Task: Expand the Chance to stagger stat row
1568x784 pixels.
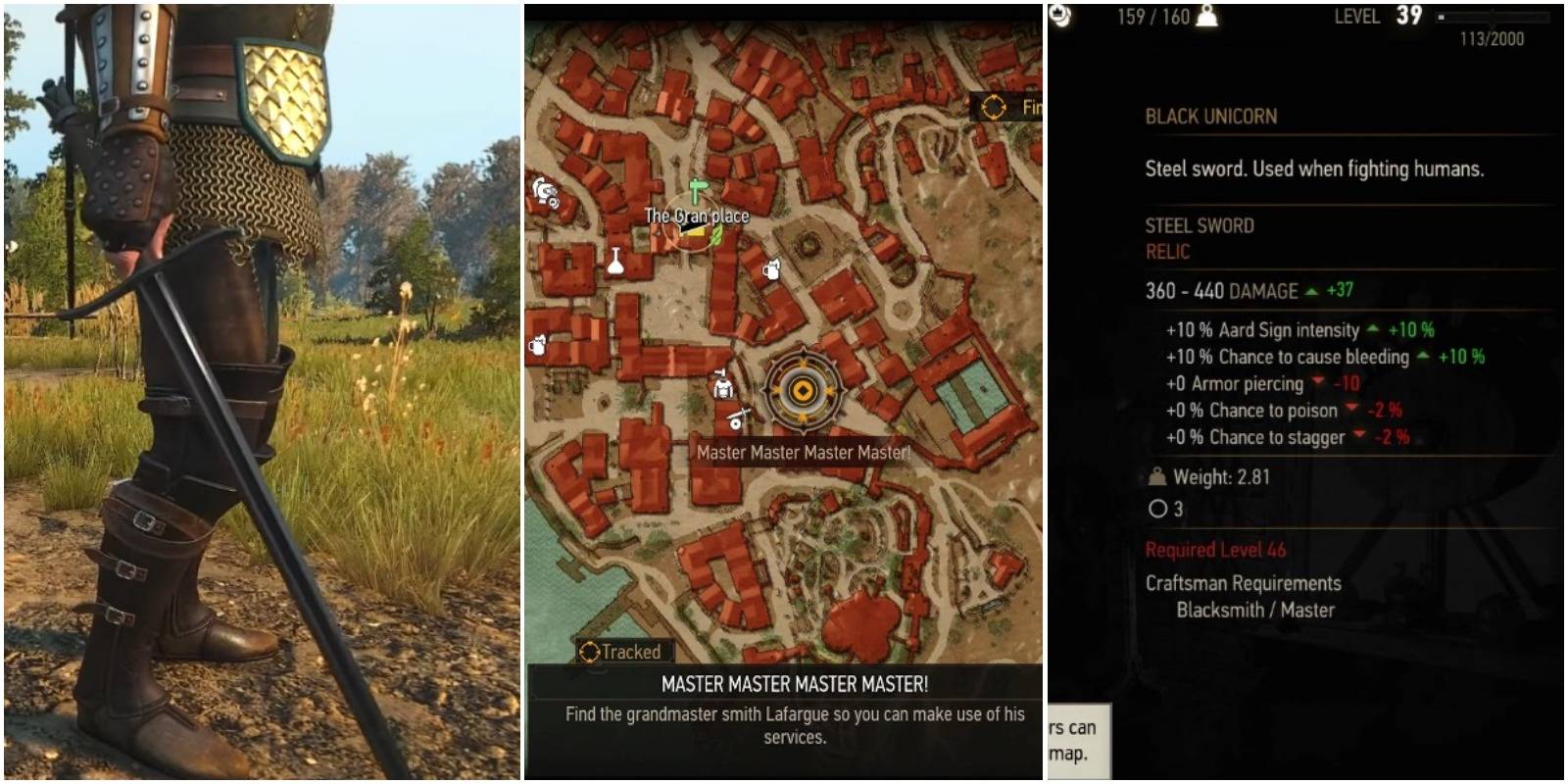Action: pos(1264,437)
